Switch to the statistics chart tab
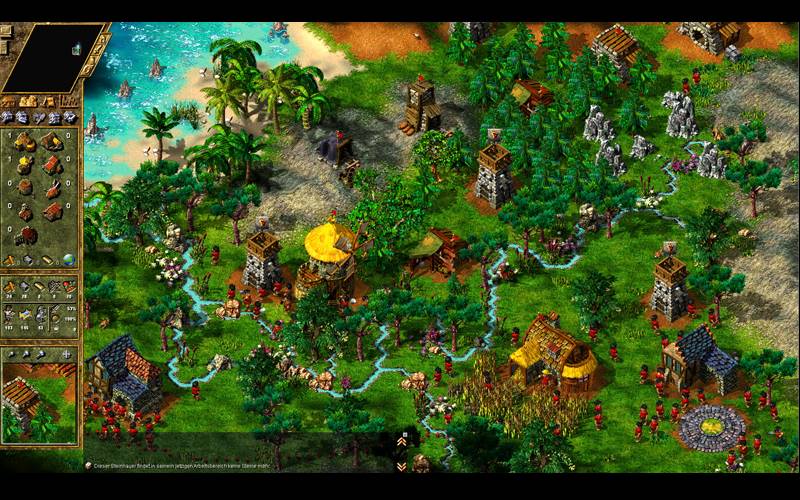The image size is (800, 500). tap(69, 101)
